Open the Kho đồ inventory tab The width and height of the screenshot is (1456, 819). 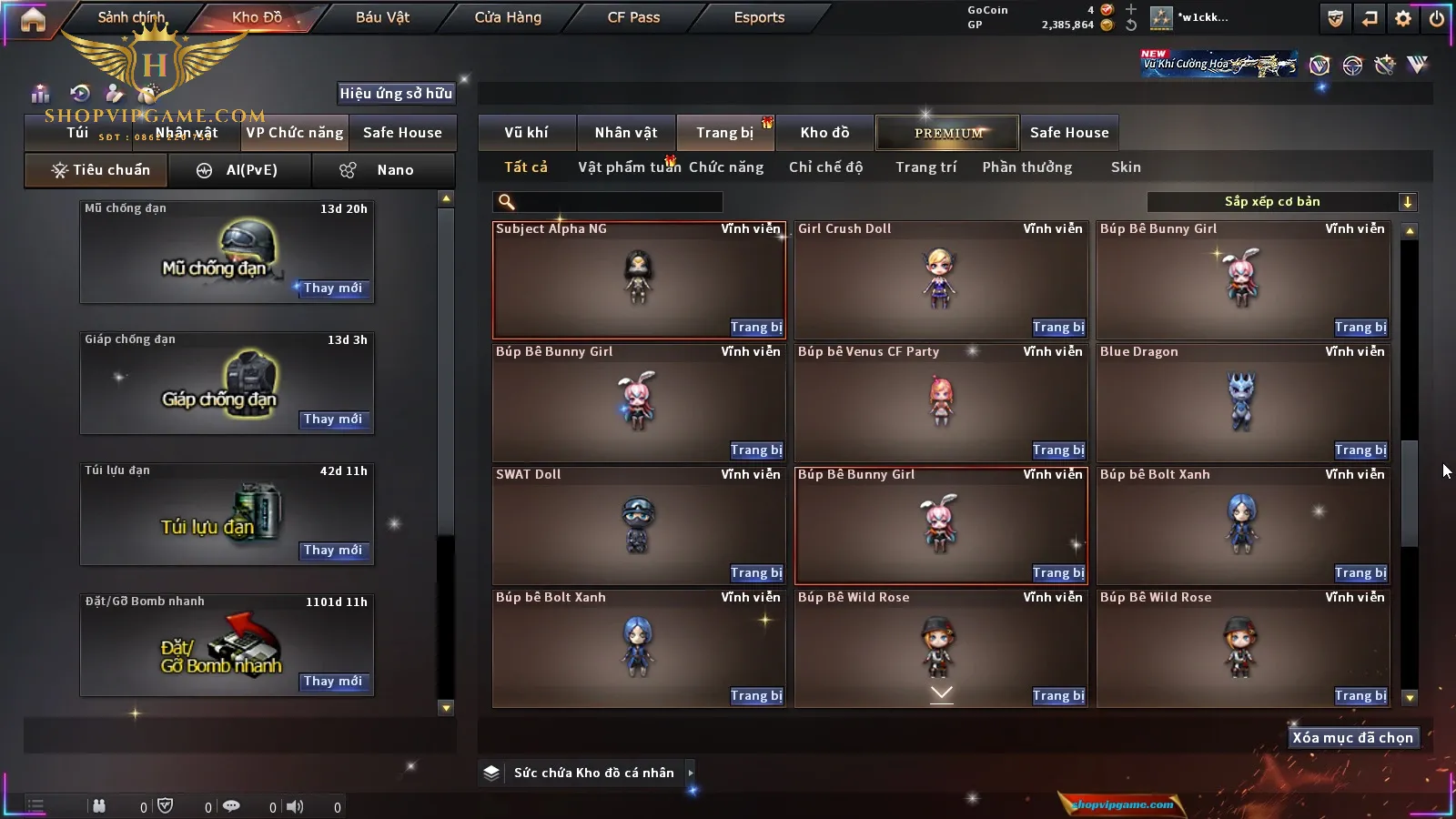coord(824,133)
